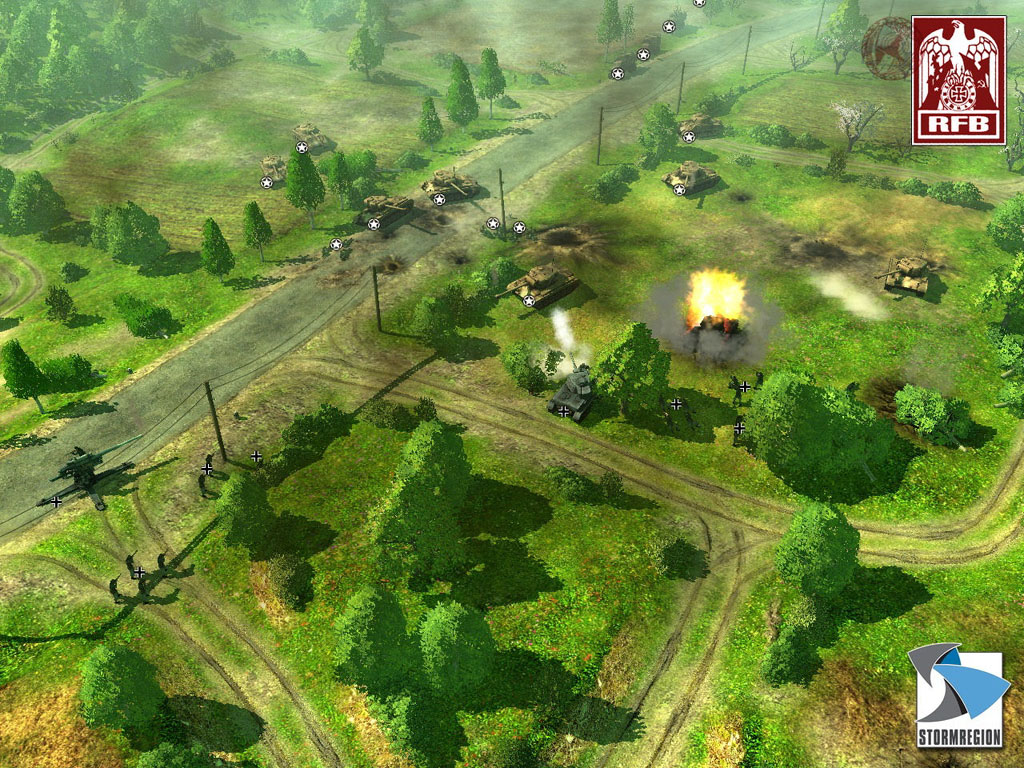Click the red RFB eagle emblem
The width and height of the screenshot is (1024, 768).
(958, 80)
